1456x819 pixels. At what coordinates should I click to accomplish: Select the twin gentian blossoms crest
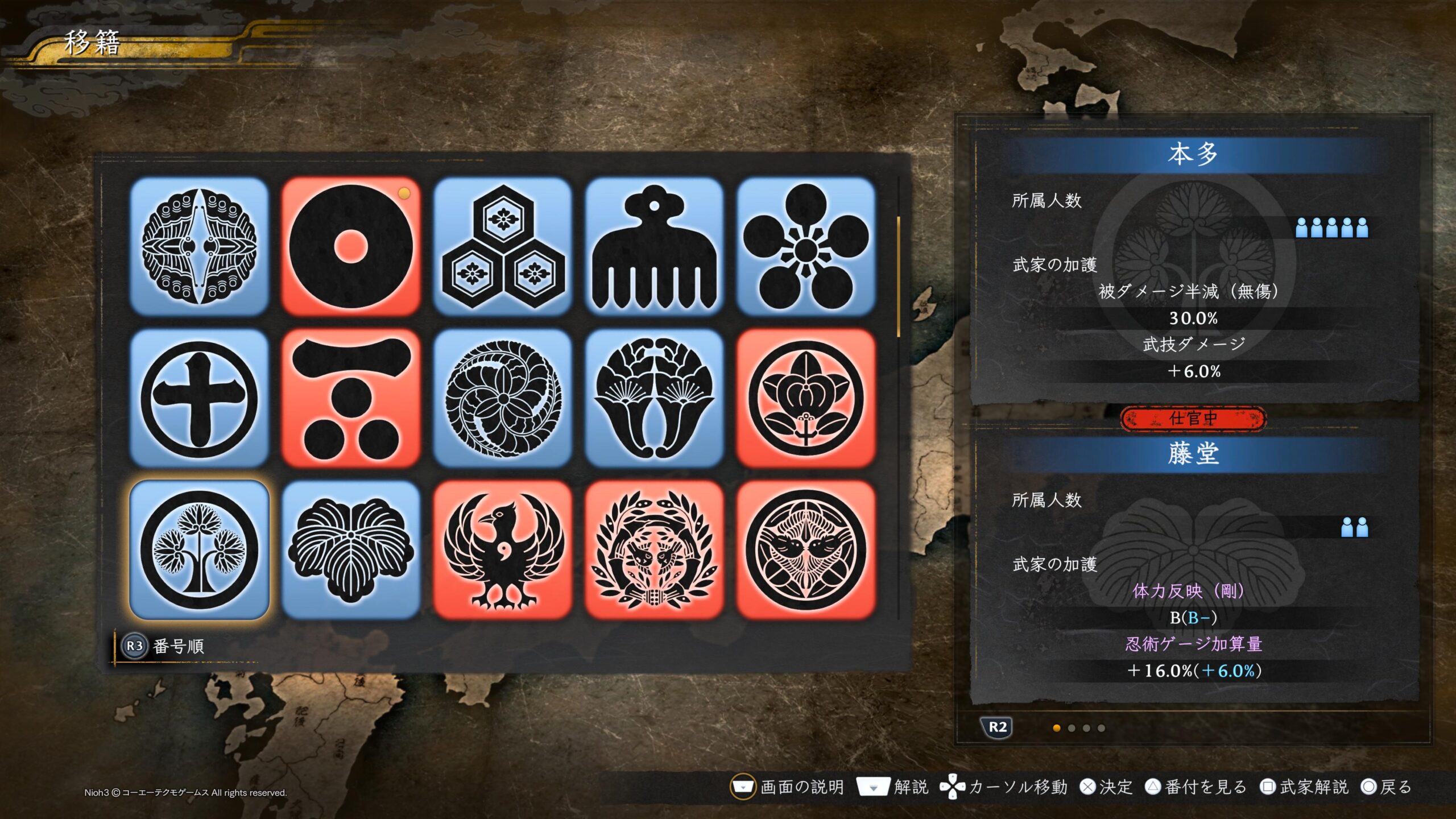click(654, 398)
